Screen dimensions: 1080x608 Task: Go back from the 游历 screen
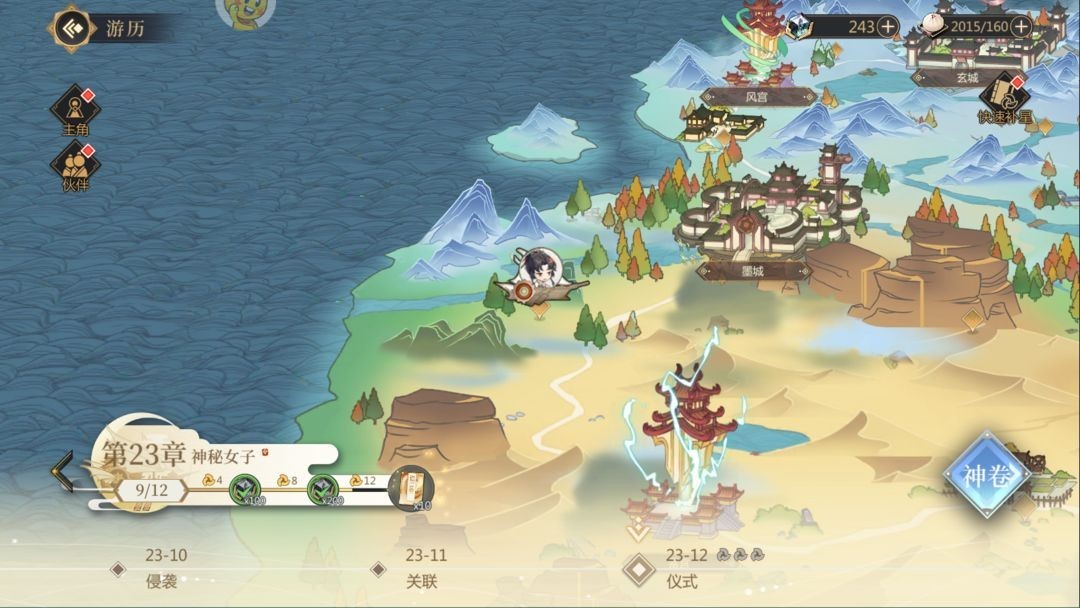71,27
